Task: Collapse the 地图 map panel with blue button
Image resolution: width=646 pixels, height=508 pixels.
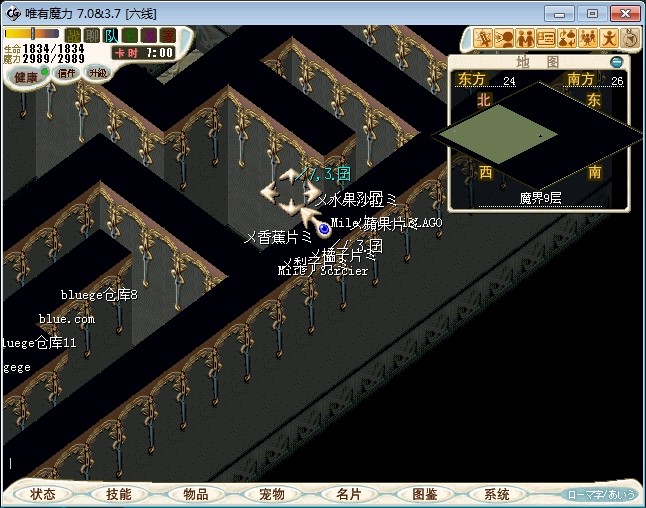Action: click(x=616, y=62)
